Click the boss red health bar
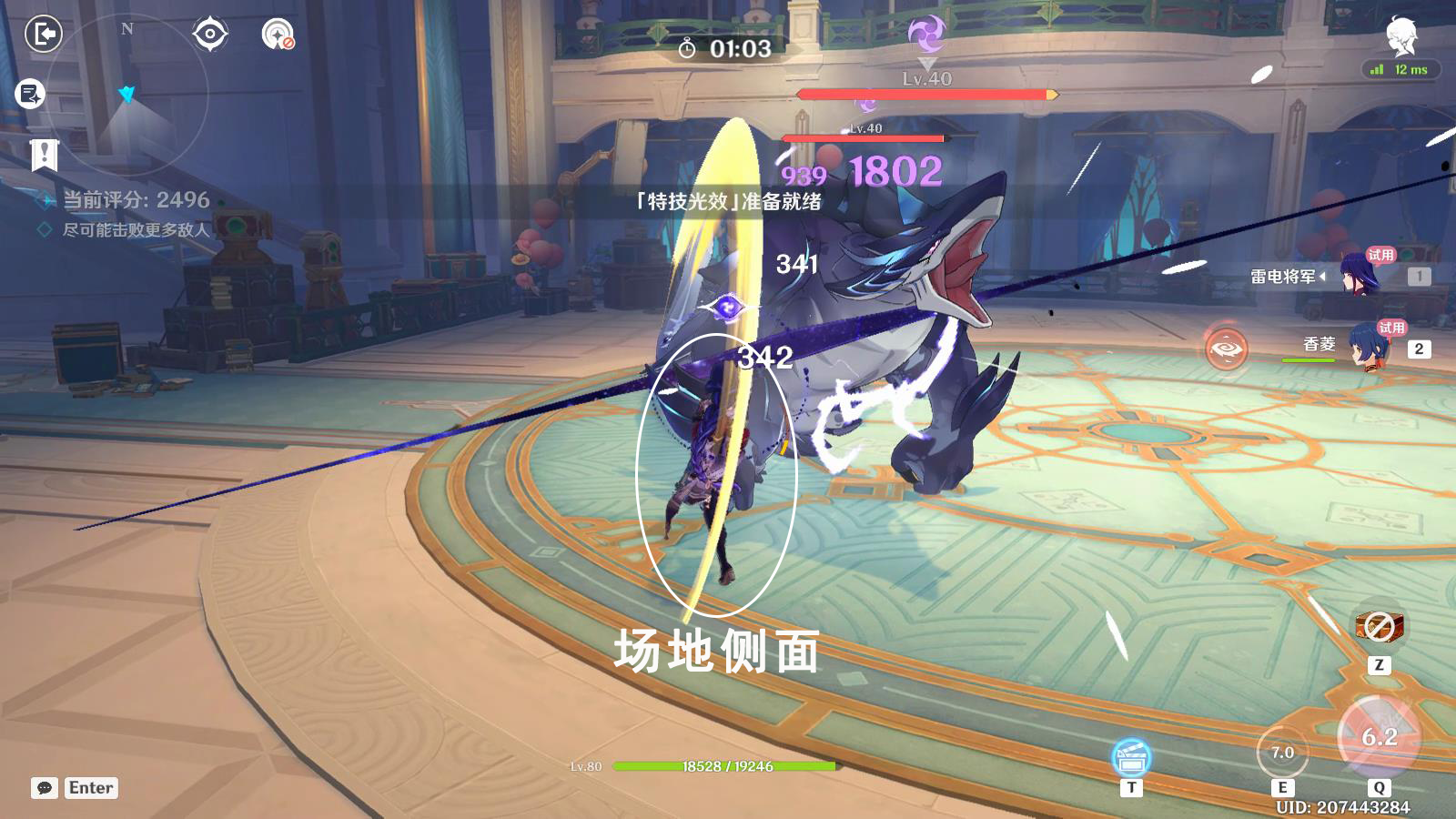The width and height of the screenshot is (1456, 819). click(x=925, y=96)
